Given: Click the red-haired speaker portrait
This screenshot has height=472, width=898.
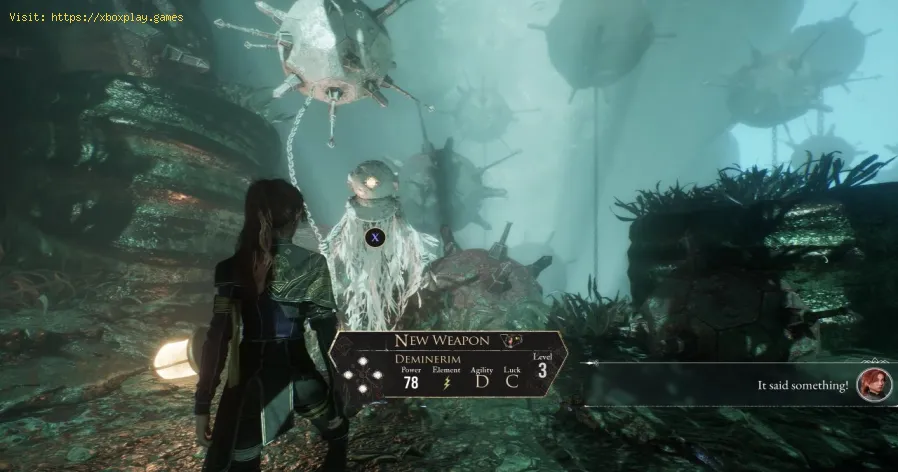Looking at the screenshot, I should click(x=873, y=385).
